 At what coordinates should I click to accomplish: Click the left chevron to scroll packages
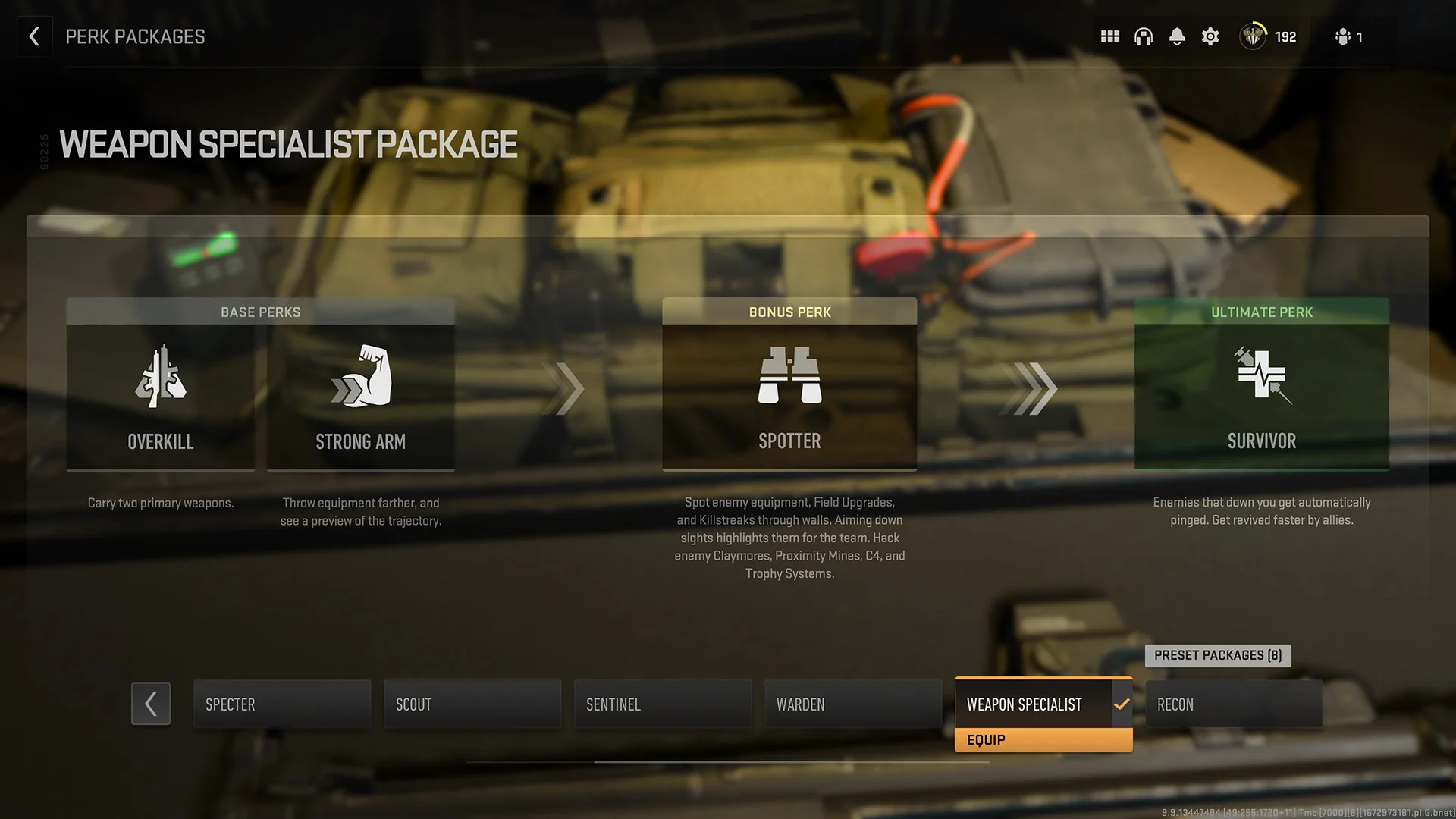click(150, 704)
